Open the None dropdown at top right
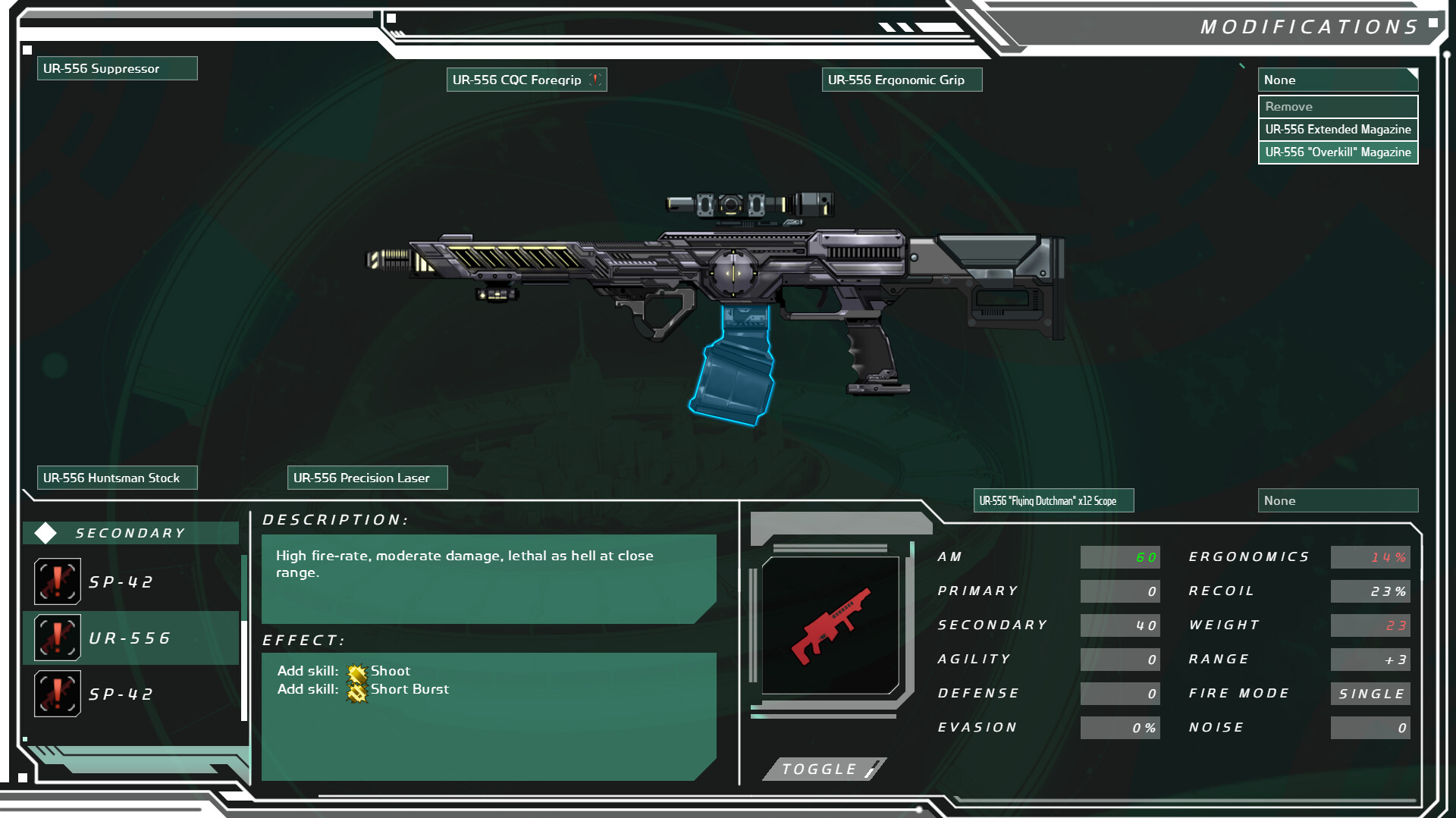 [1337, 80]
